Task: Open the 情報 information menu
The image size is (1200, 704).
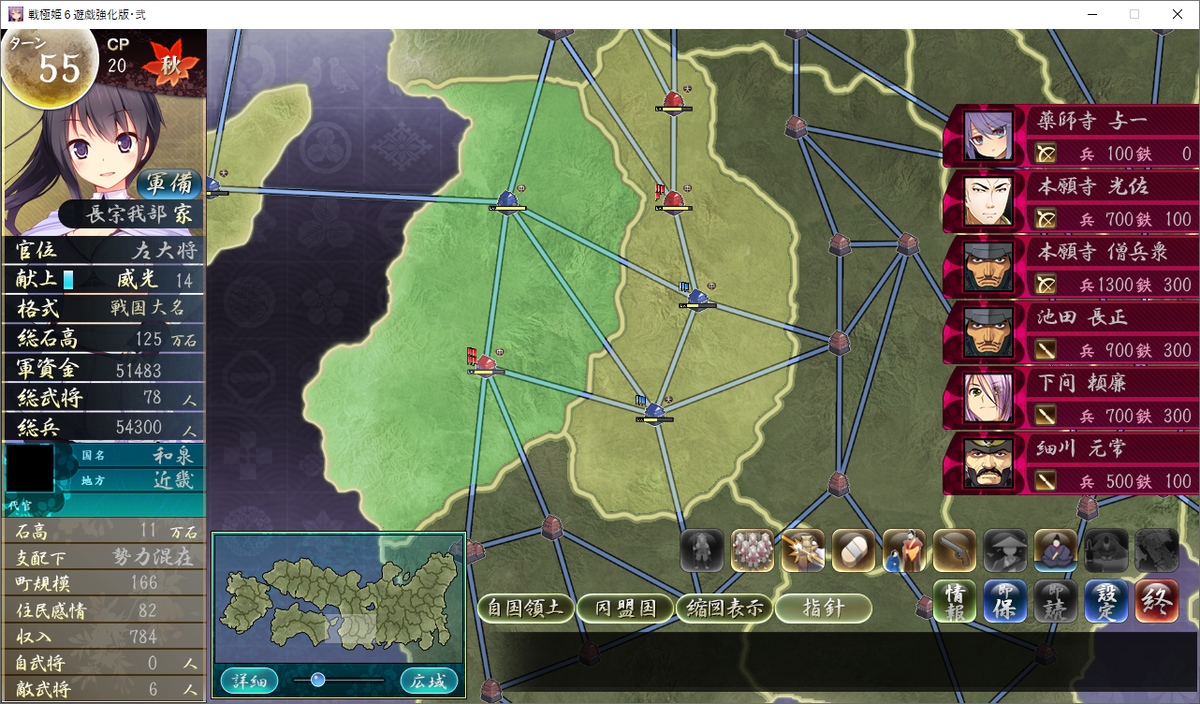Action: (954, 600)
